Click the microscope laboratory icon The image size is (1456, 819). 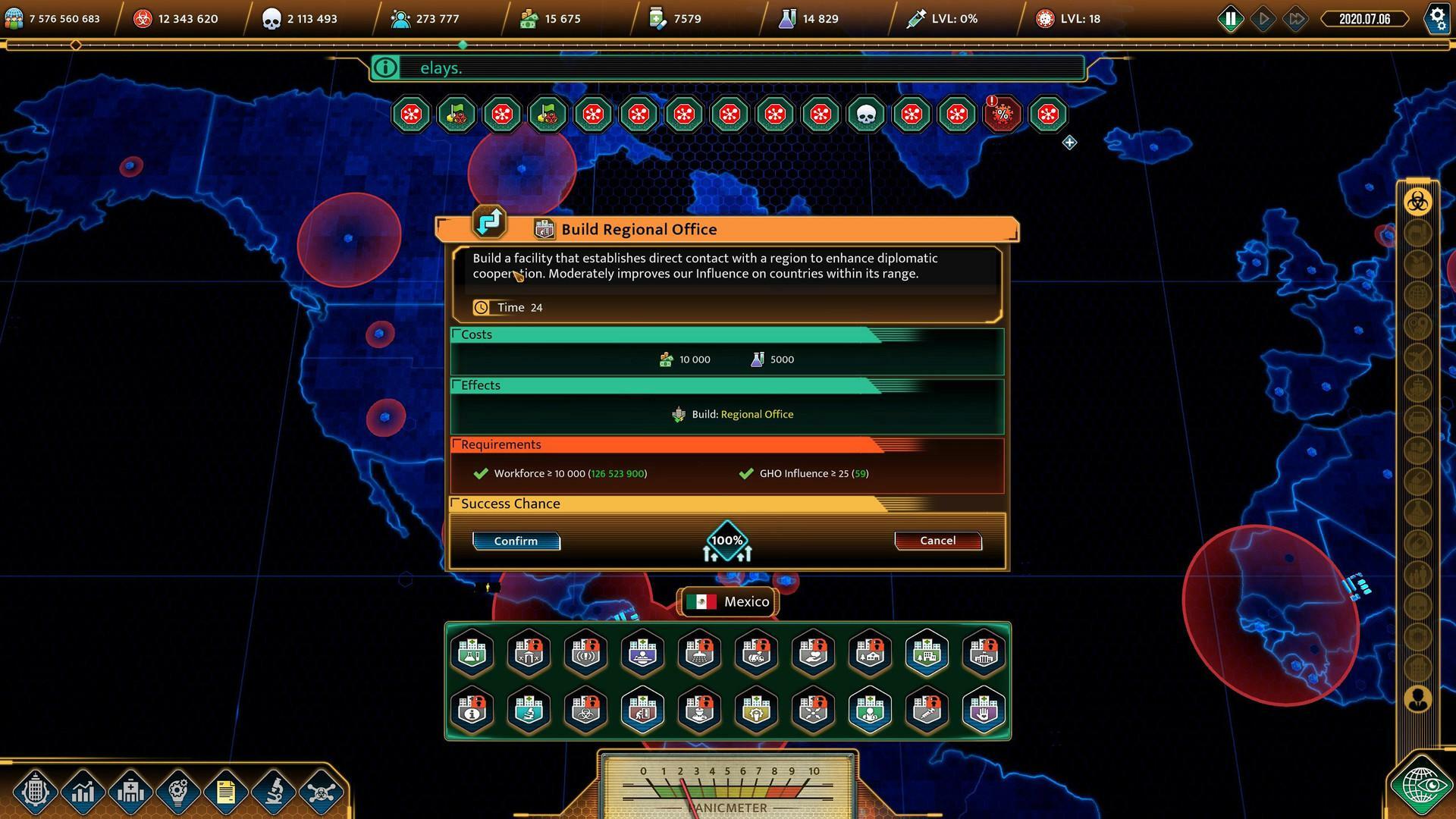point(271,792)
